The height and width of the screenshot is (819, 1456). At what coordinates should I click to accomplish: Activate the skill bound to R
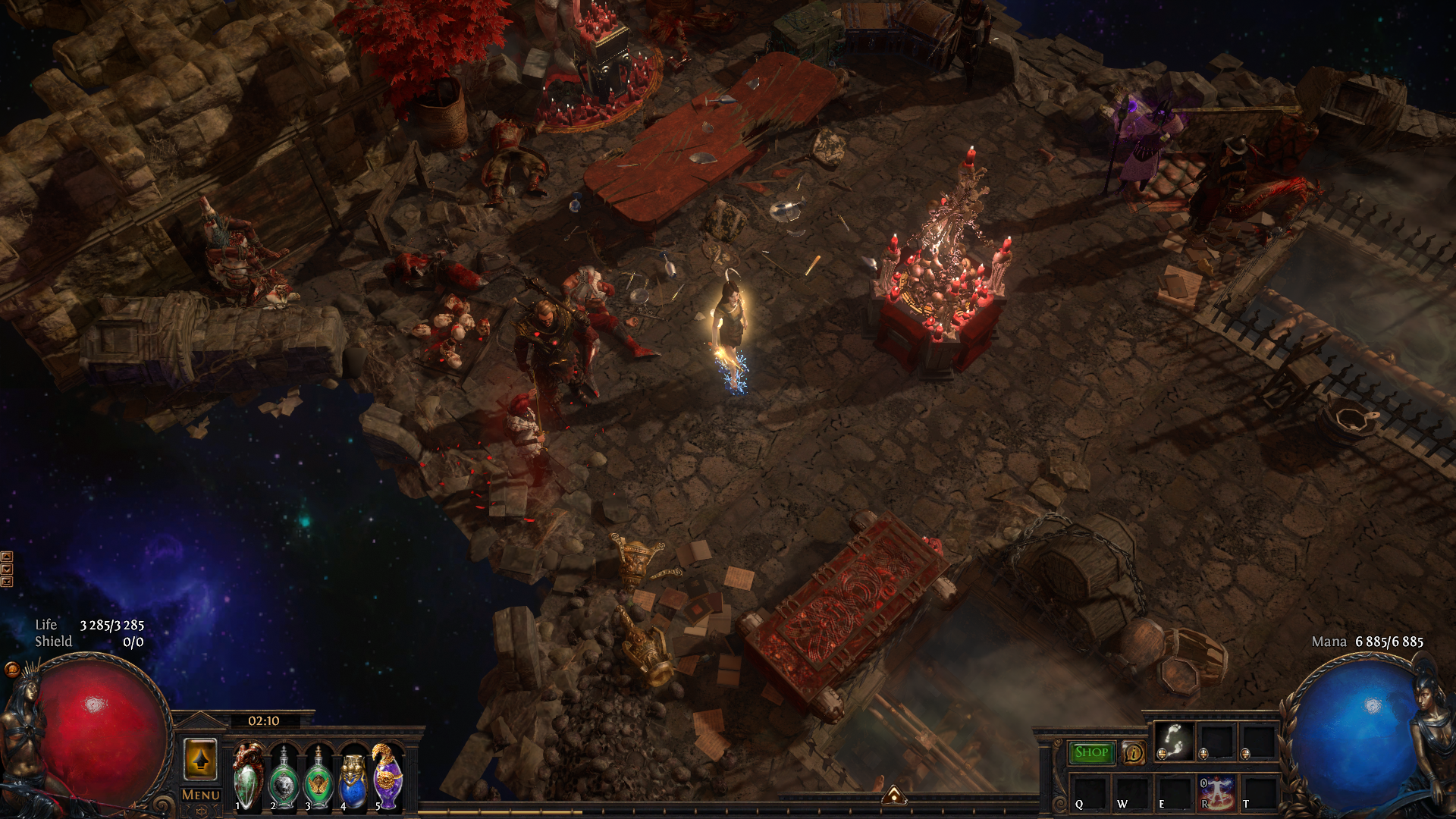click(x=1216, y=792)
